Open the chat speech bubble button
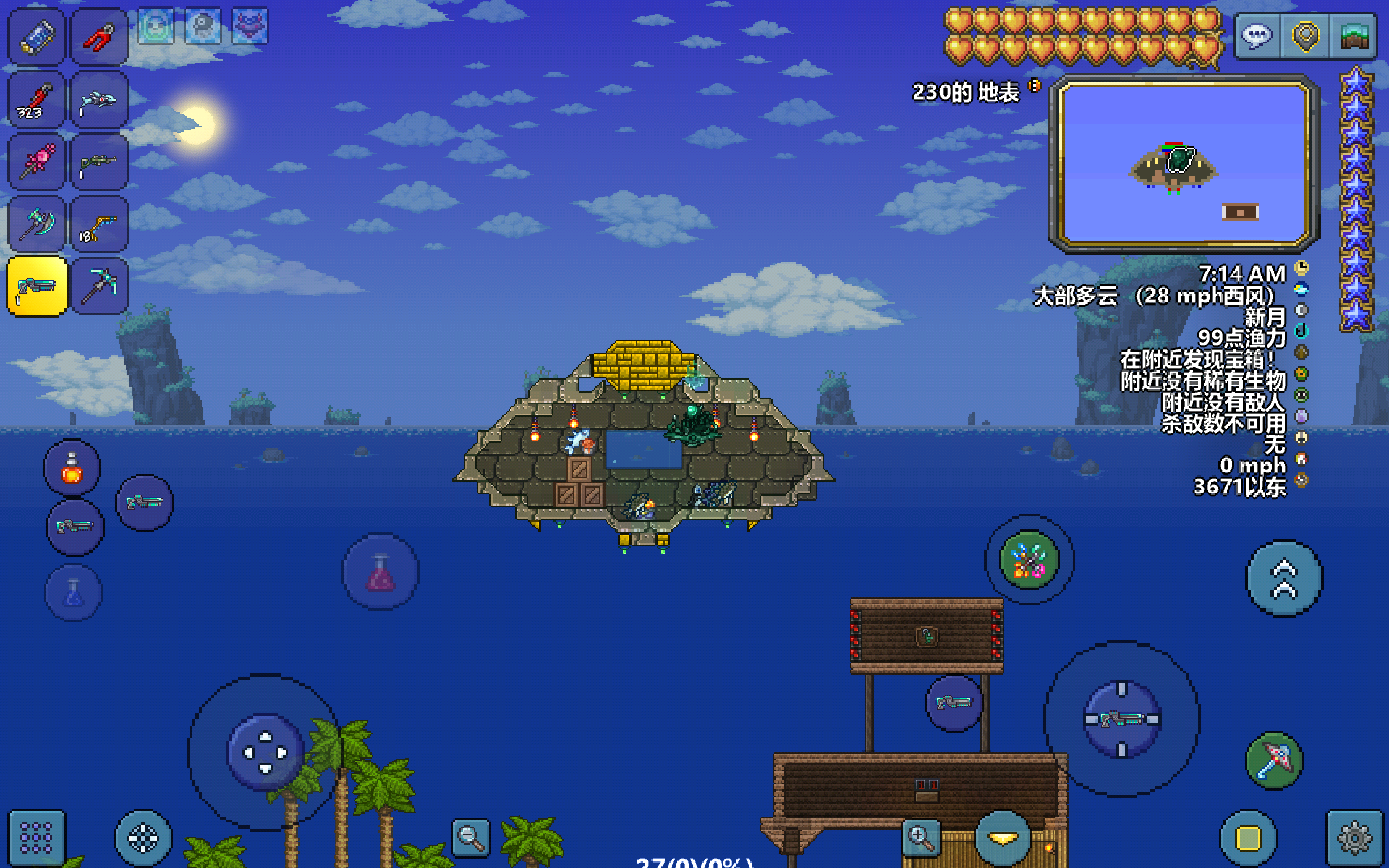Viewport: 1389px width, 868px height. (1257, 35)
